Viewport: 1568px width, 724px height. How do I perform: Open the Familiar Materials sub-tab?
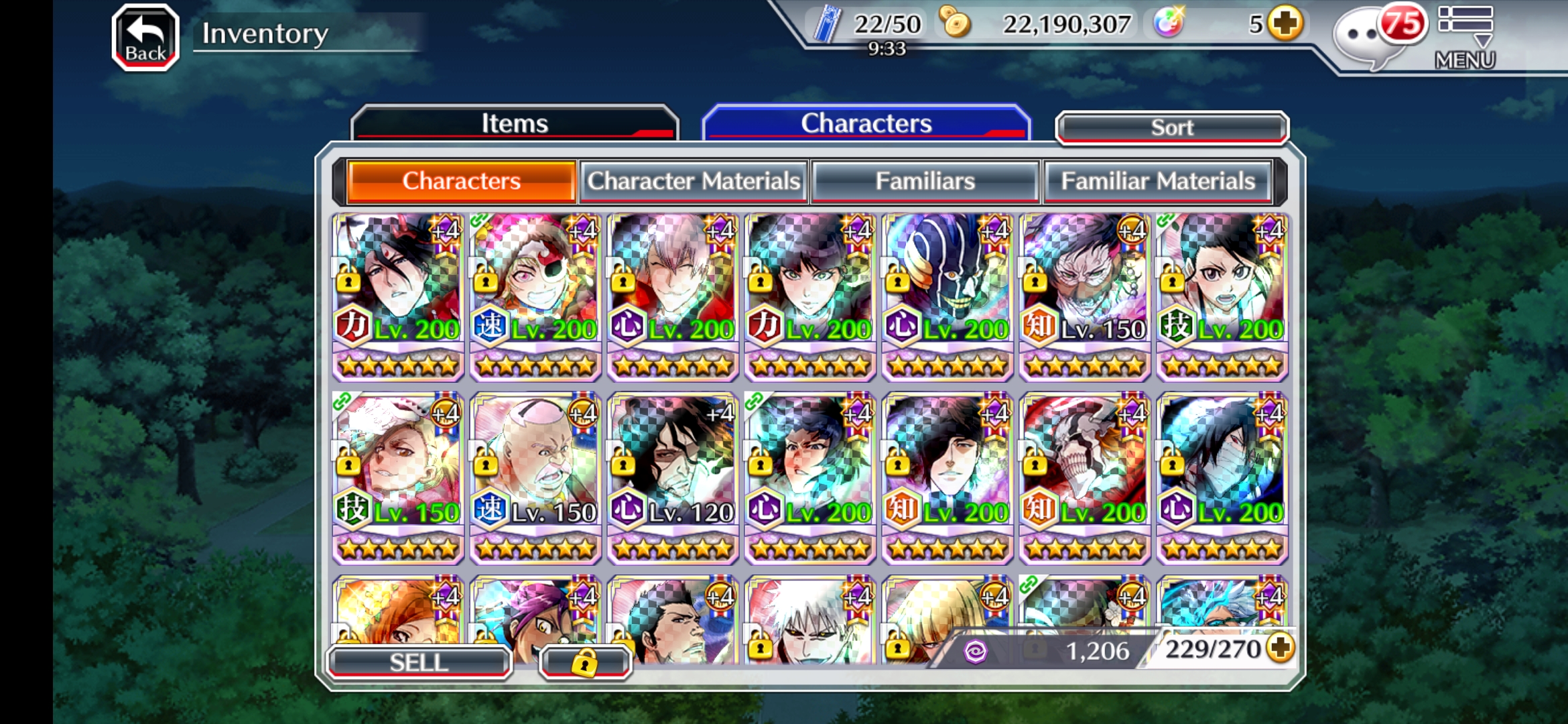(x=1157, y=181)
